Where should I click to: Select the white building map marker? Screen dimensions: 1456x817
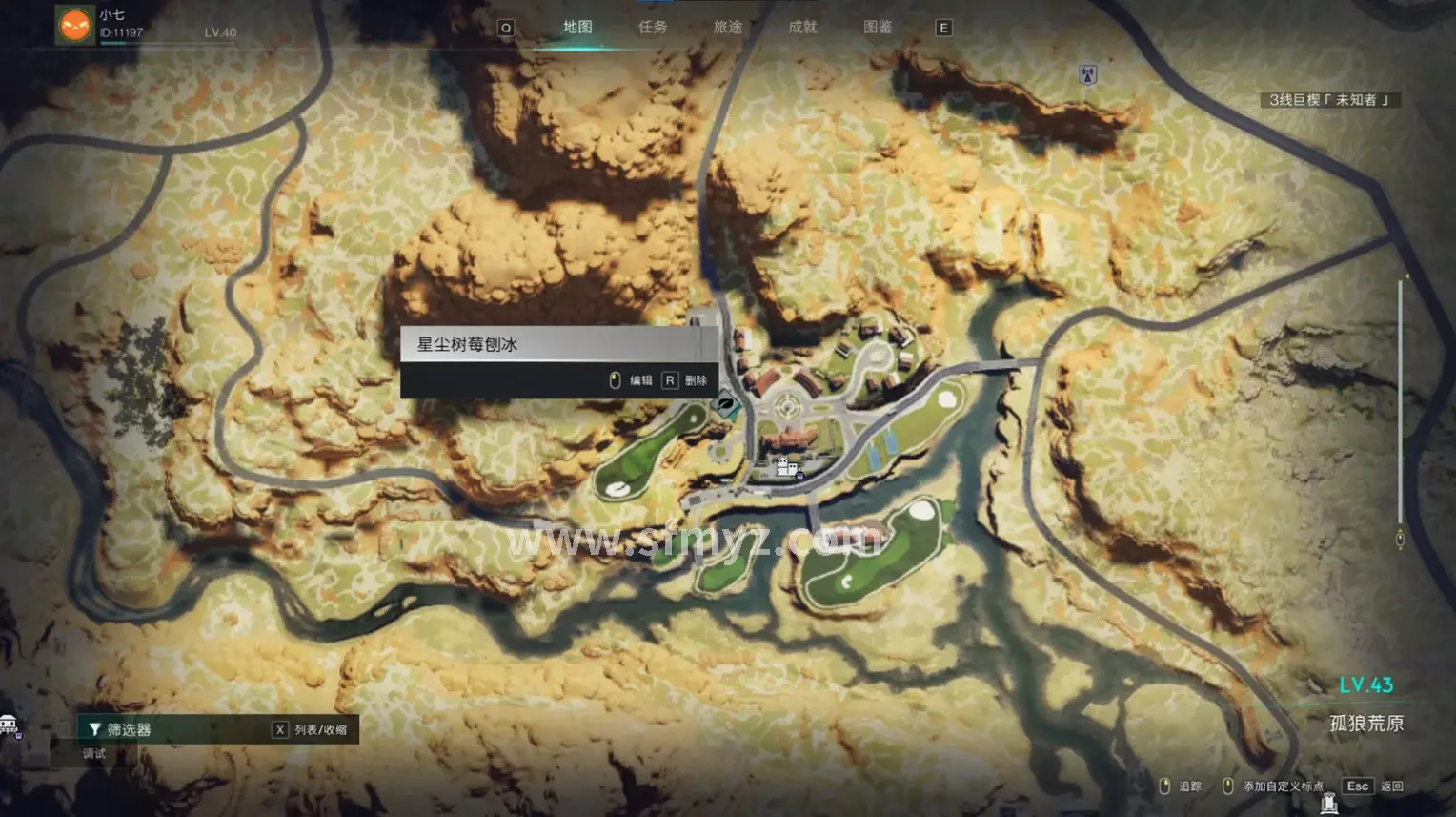[x=786, y=467]
